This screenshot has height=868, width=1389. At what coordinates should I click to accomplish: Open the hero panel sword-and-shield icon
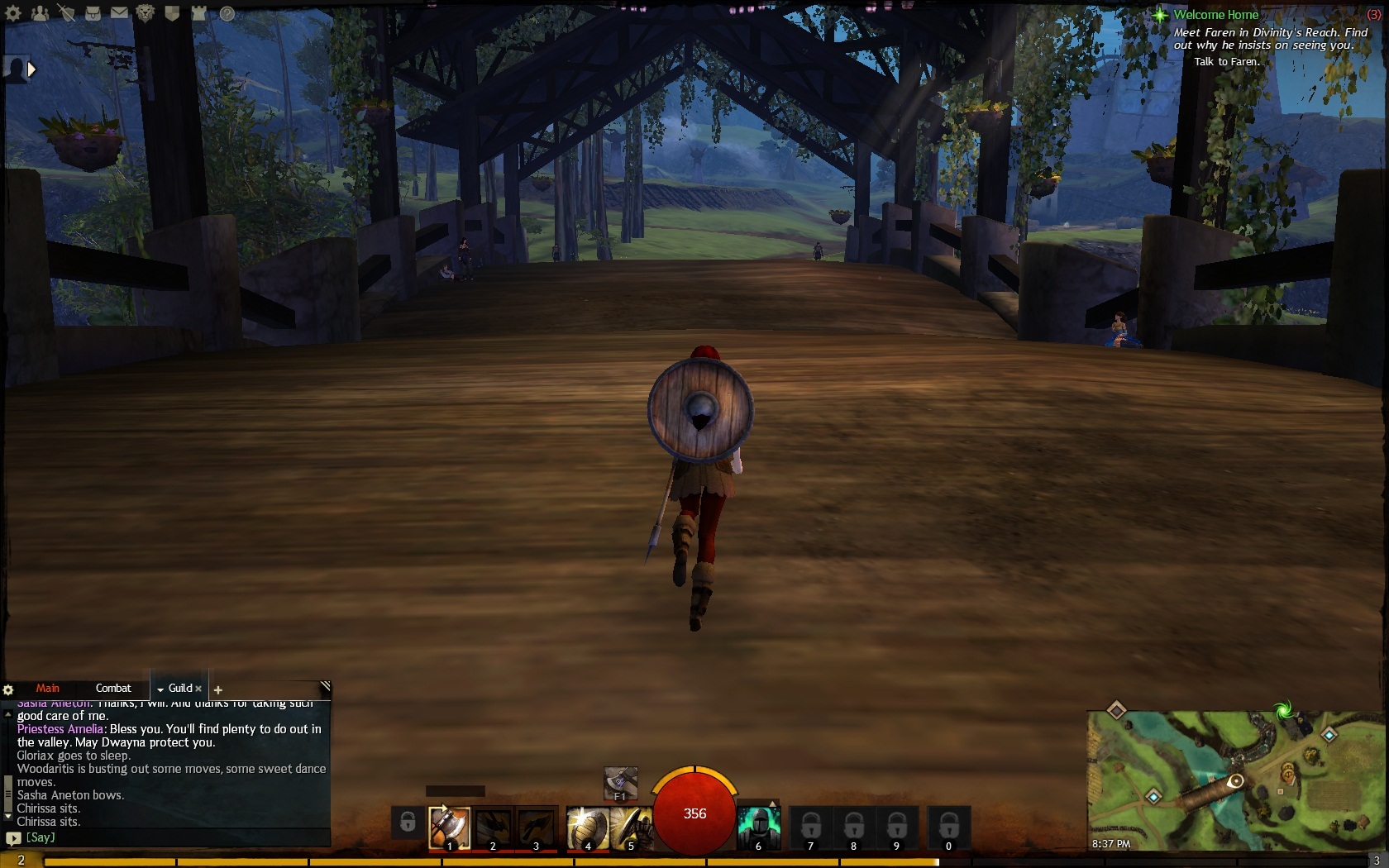(66, 13)
